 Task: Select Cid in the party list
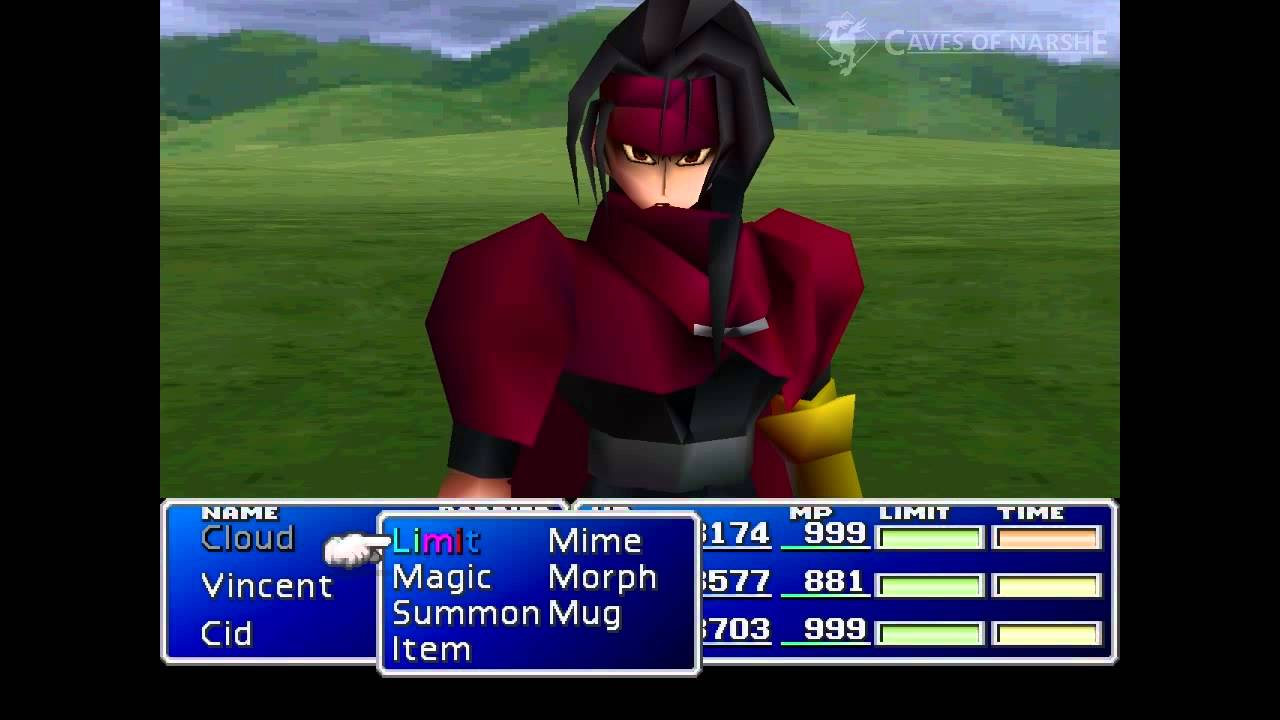(x=226, y=633)
